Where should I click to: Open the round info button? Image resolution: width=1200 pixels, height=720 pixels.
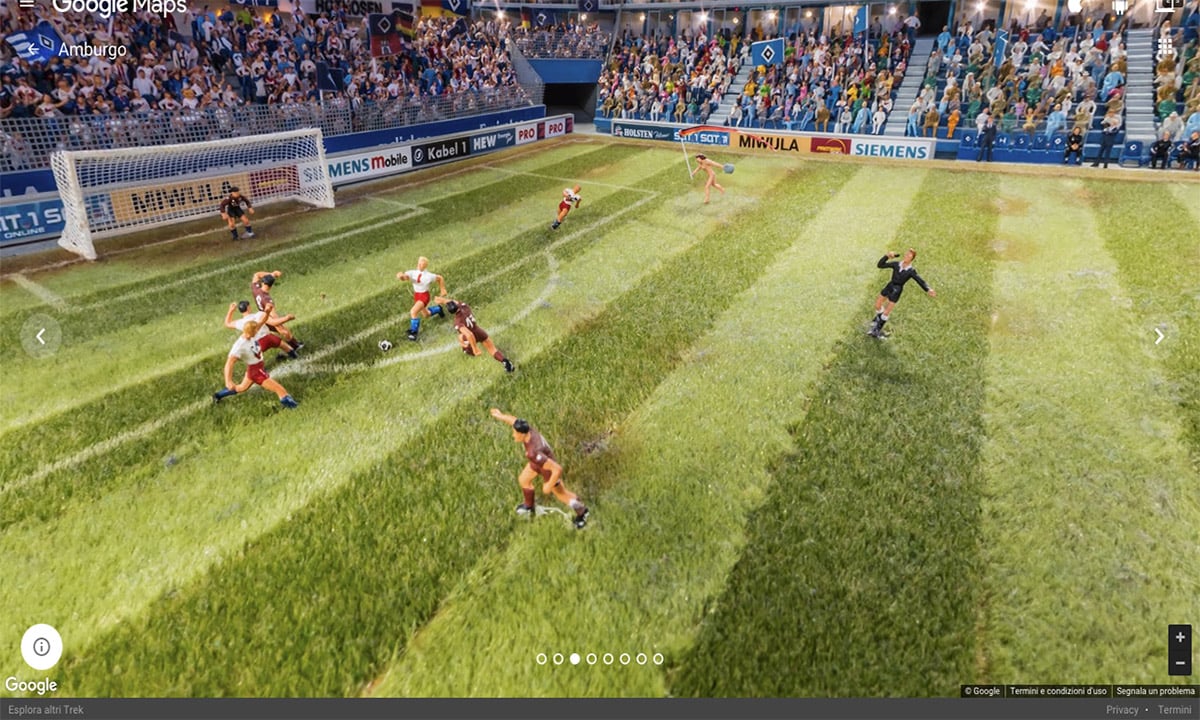(41, 646)
